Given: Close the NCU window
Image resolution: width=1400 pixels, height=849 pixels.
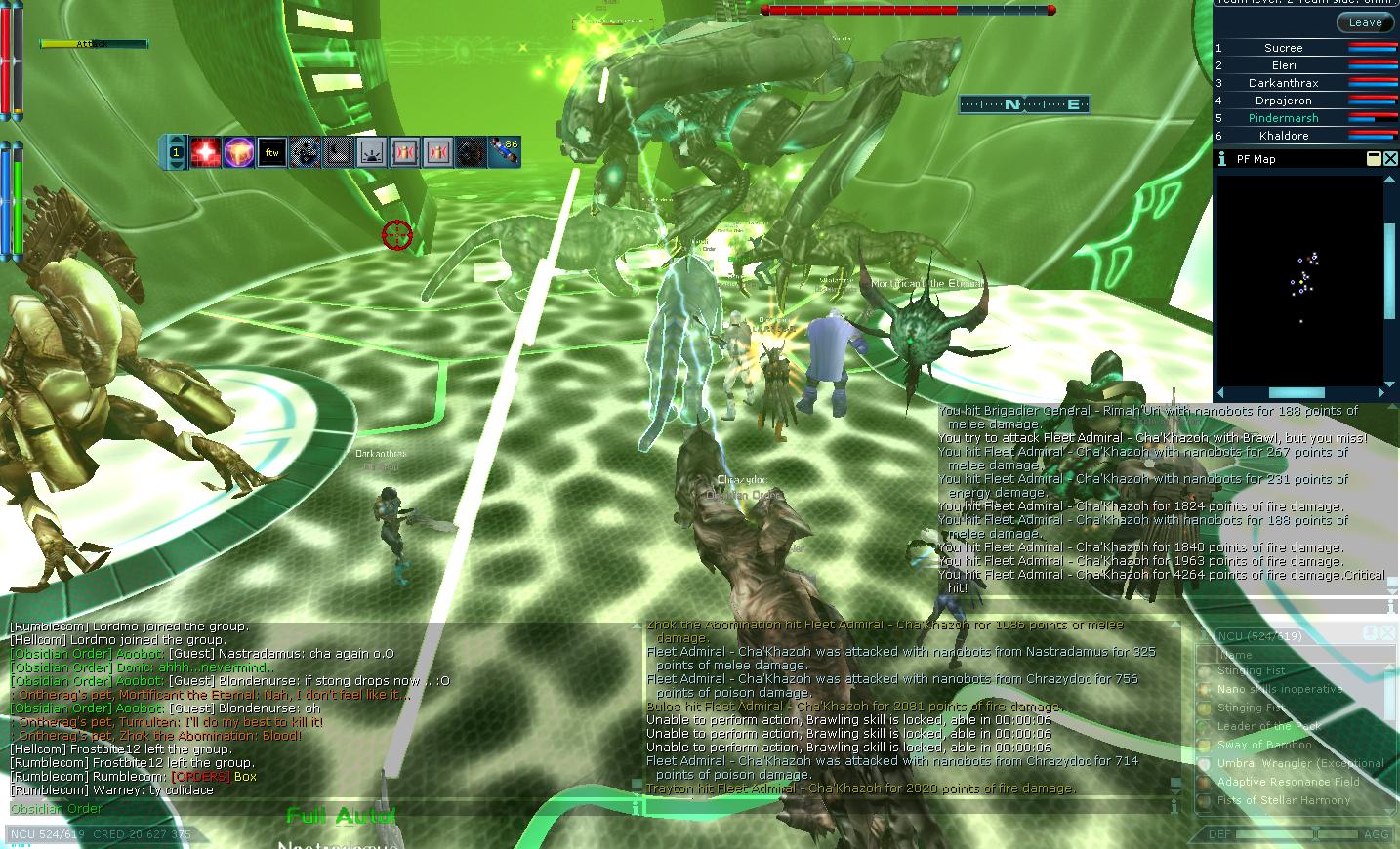Looking at the screenshot, I should click(1388, 634).
